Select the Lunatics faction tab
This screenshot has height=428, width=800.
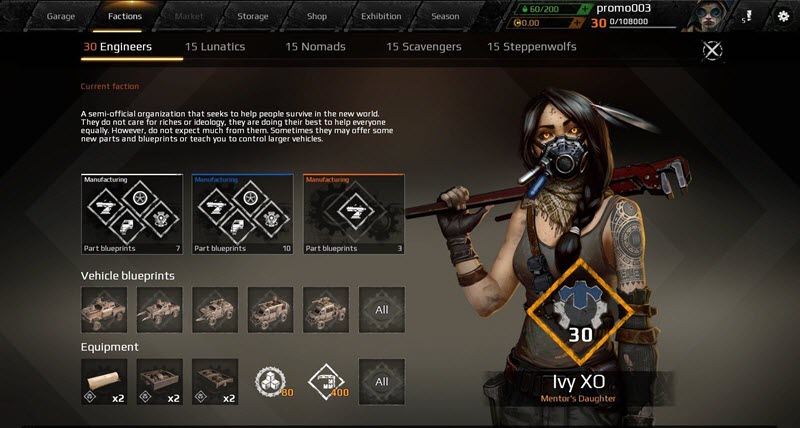pyautogui.click(x=215, y=47)
